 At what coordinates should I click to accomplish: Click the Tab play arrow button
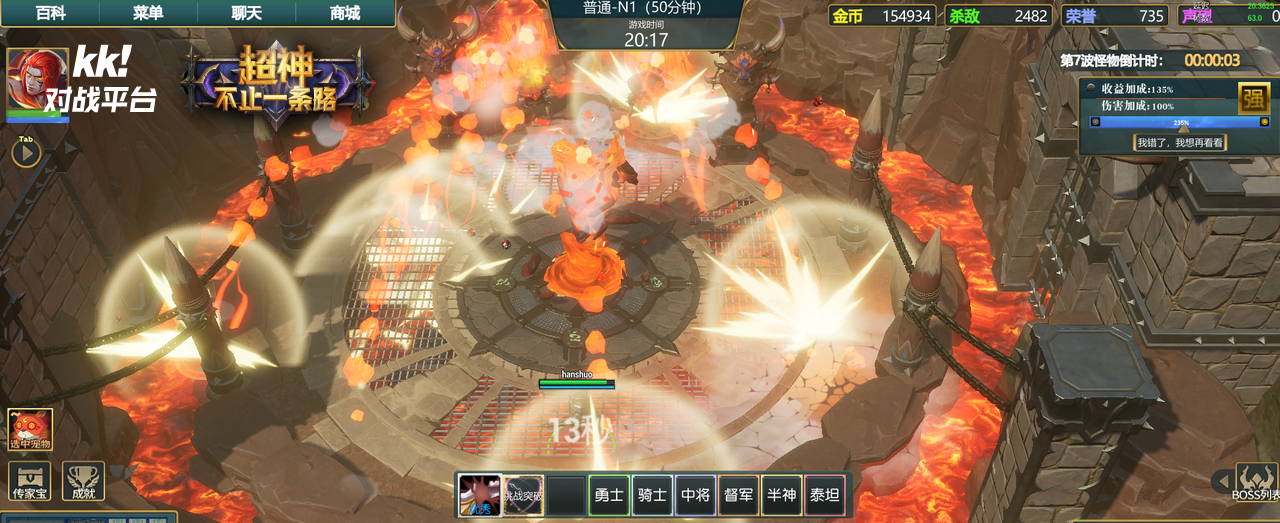pyautogui.click(x=26, y=152)
